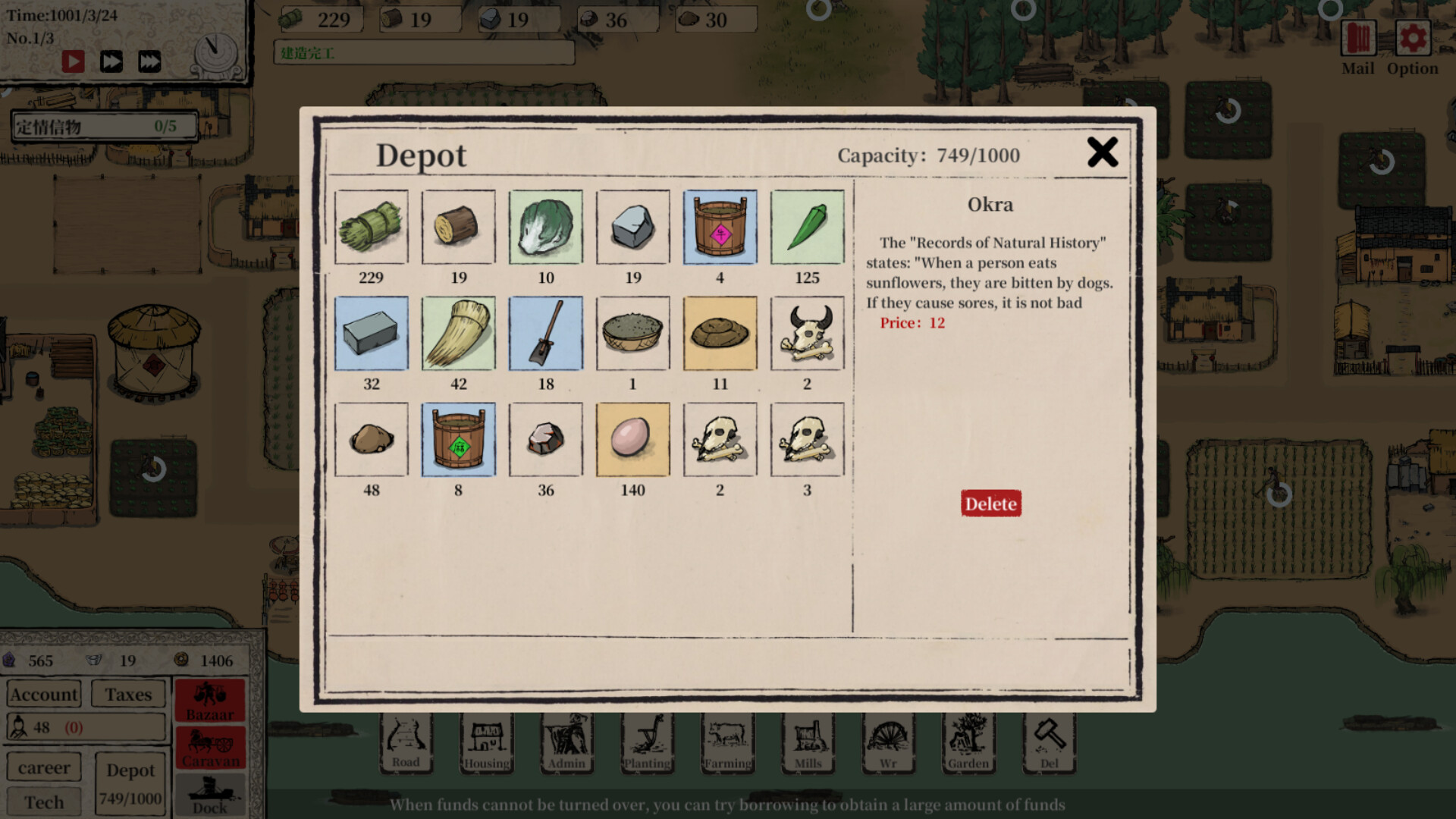Select the okra item in the Depot
1456x819 pixels.
pyautogui.click(x=807, y=227)
